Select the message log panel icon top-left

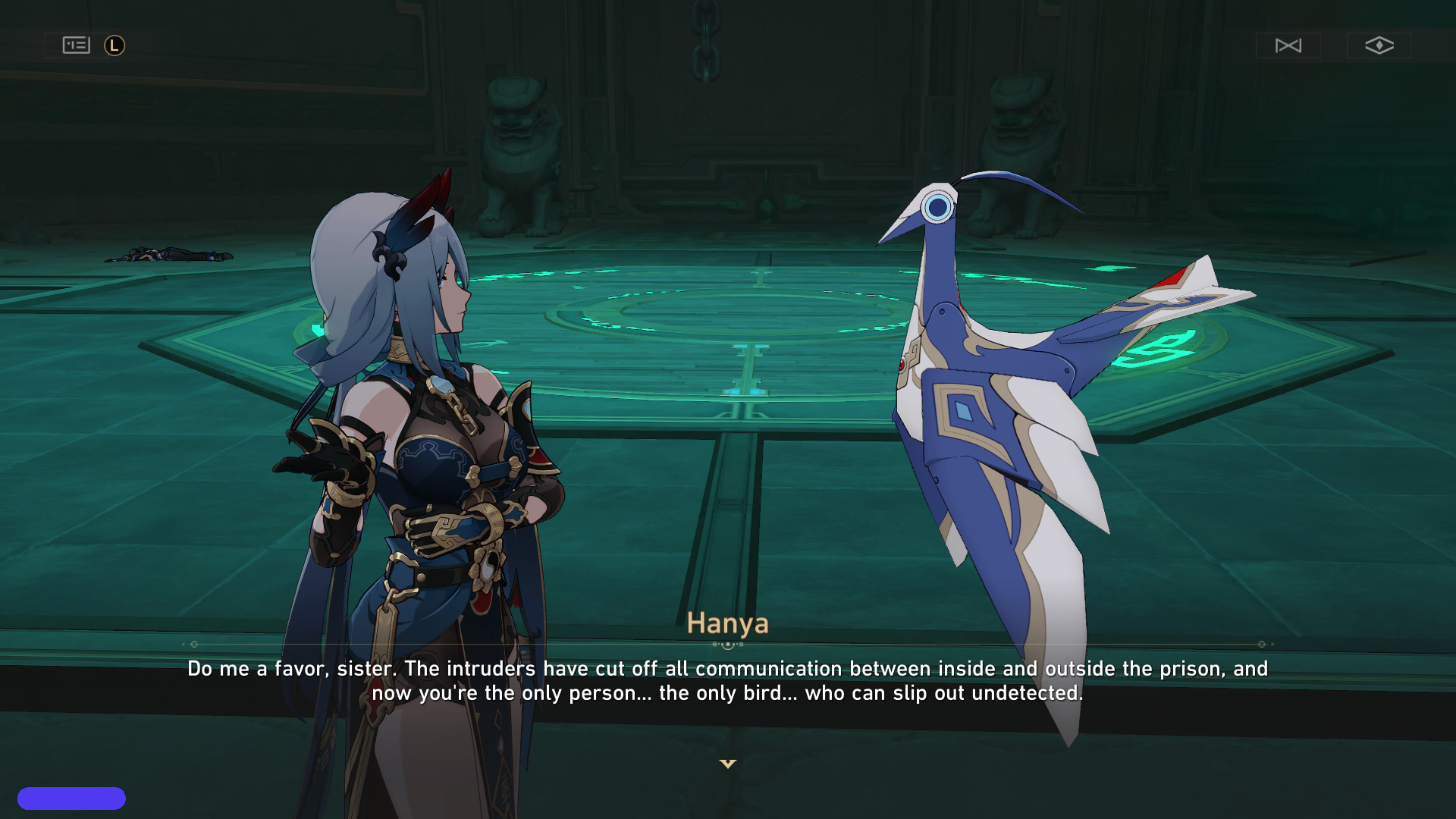click(x=74, y=45)
